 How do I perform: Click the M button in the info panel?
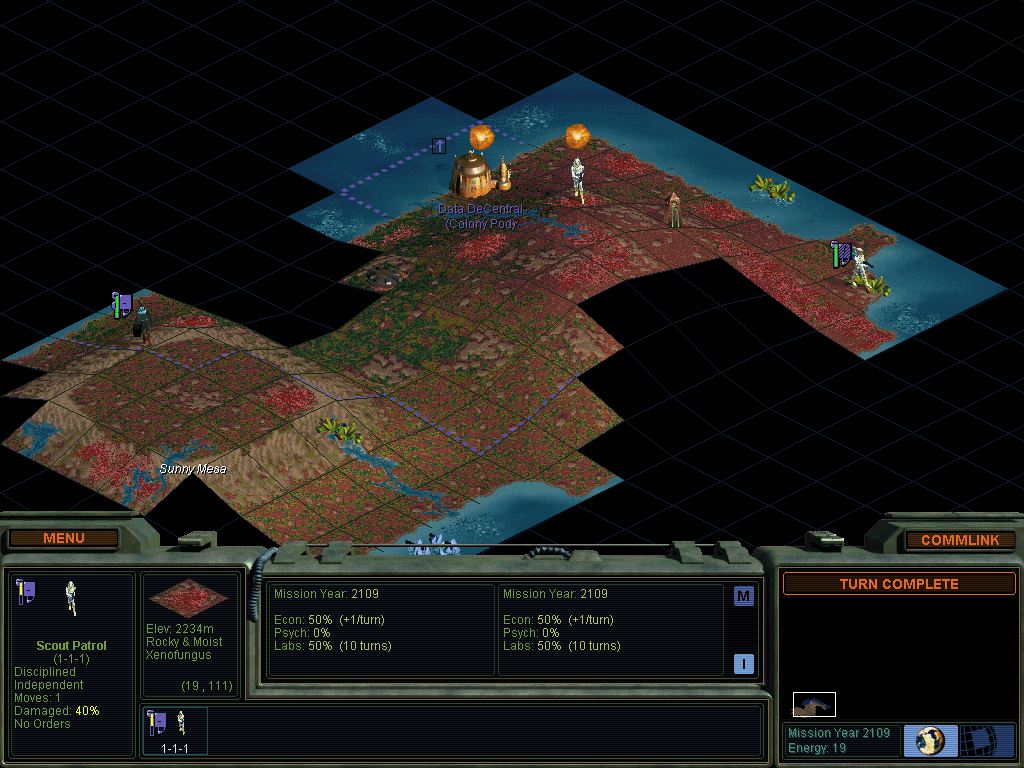click(743, 597)
